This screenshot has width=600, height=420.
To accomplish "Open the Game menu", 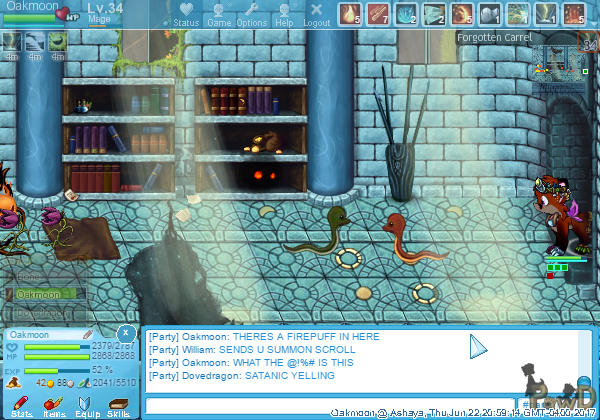I will click(219, 14).
